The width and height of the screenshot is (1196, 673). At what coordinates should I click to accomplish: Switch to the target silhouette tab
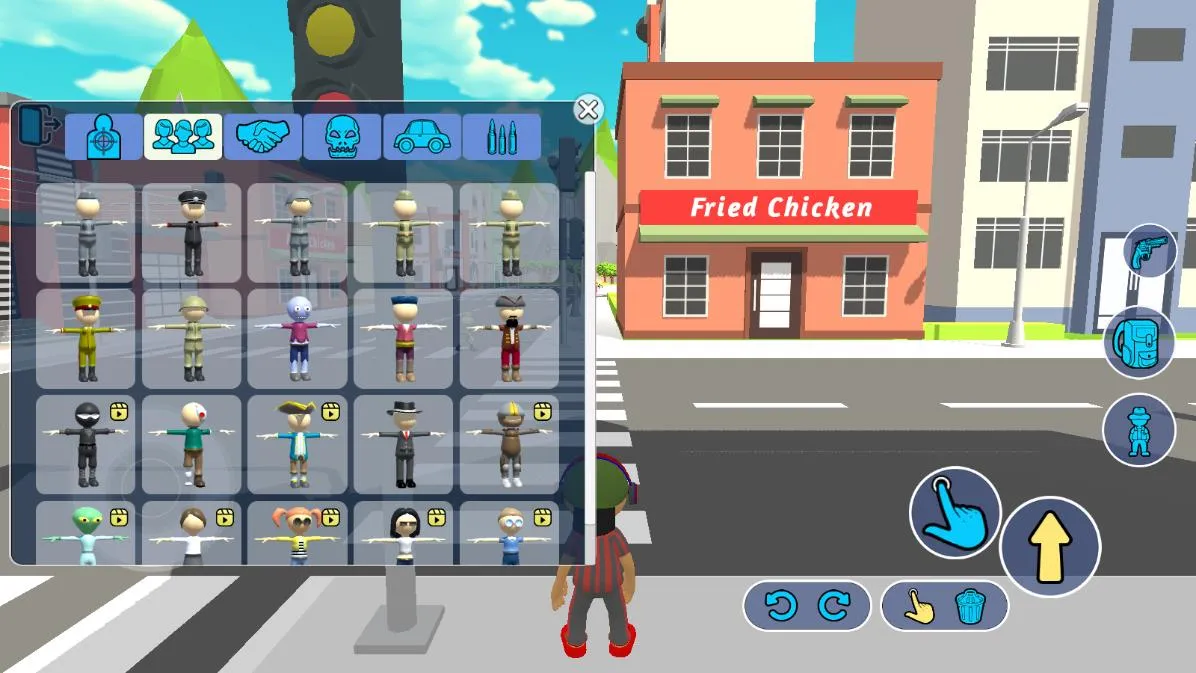pos(103,137)
